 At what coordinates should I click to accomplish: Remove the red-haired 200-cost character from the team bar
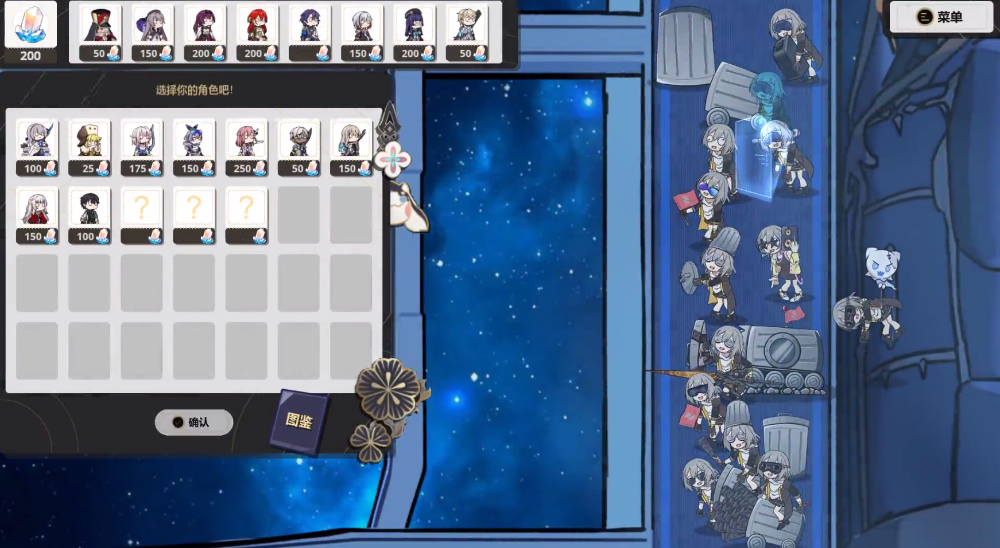click(x=258, y=32)
